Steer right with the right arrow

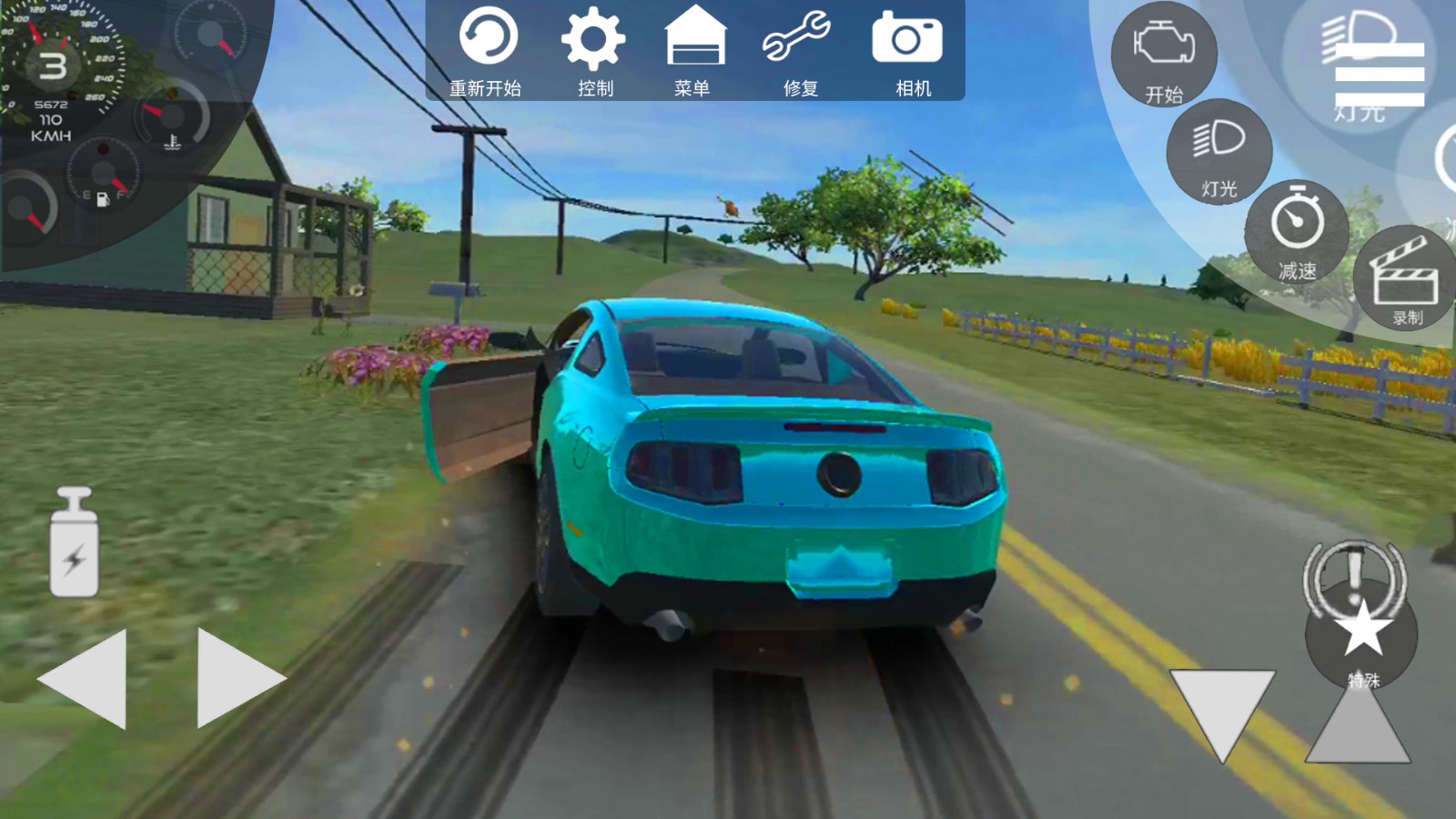[x=237, y=678]
